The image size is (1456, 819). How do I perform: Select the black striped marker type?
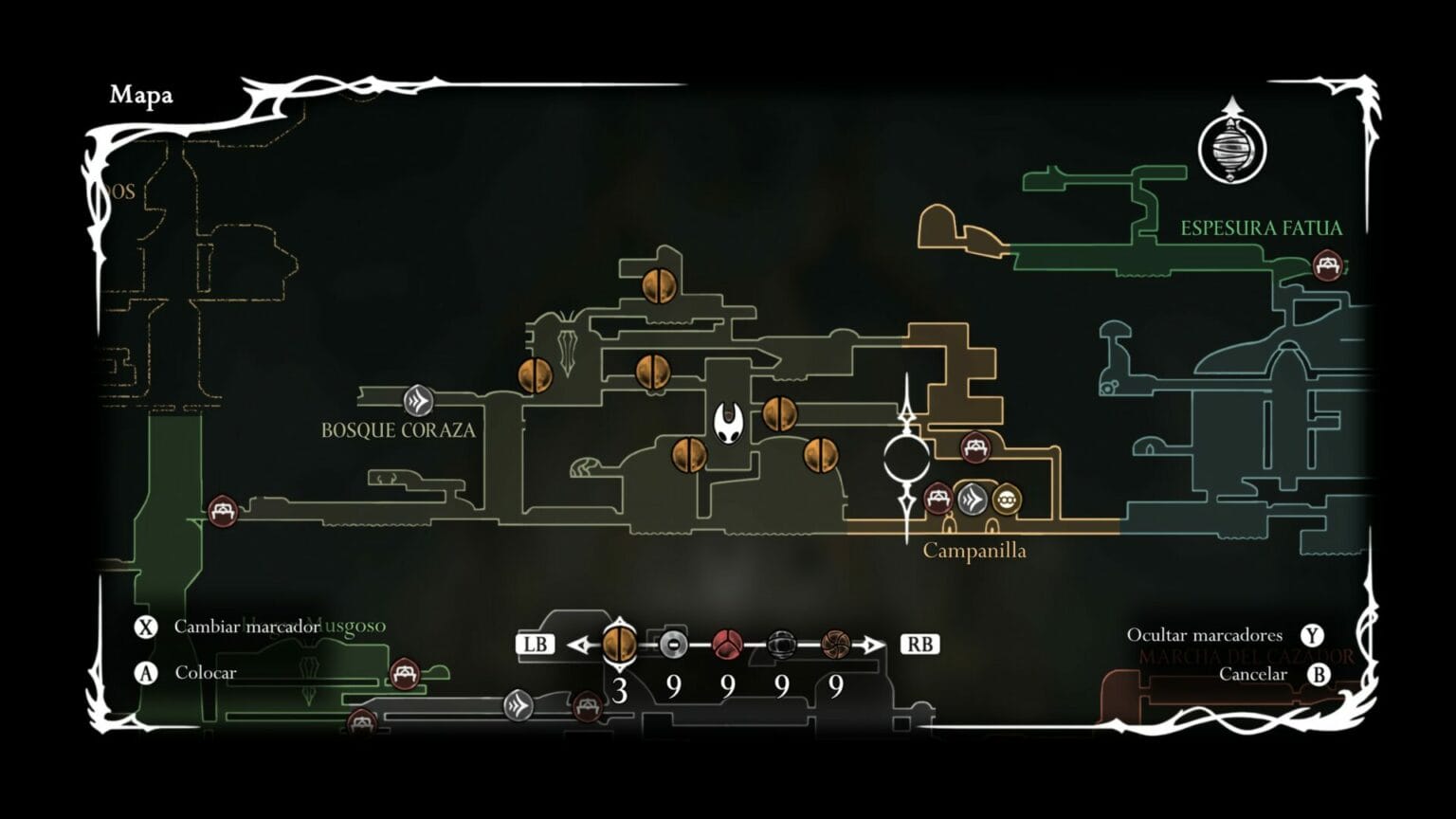[781, 645]
